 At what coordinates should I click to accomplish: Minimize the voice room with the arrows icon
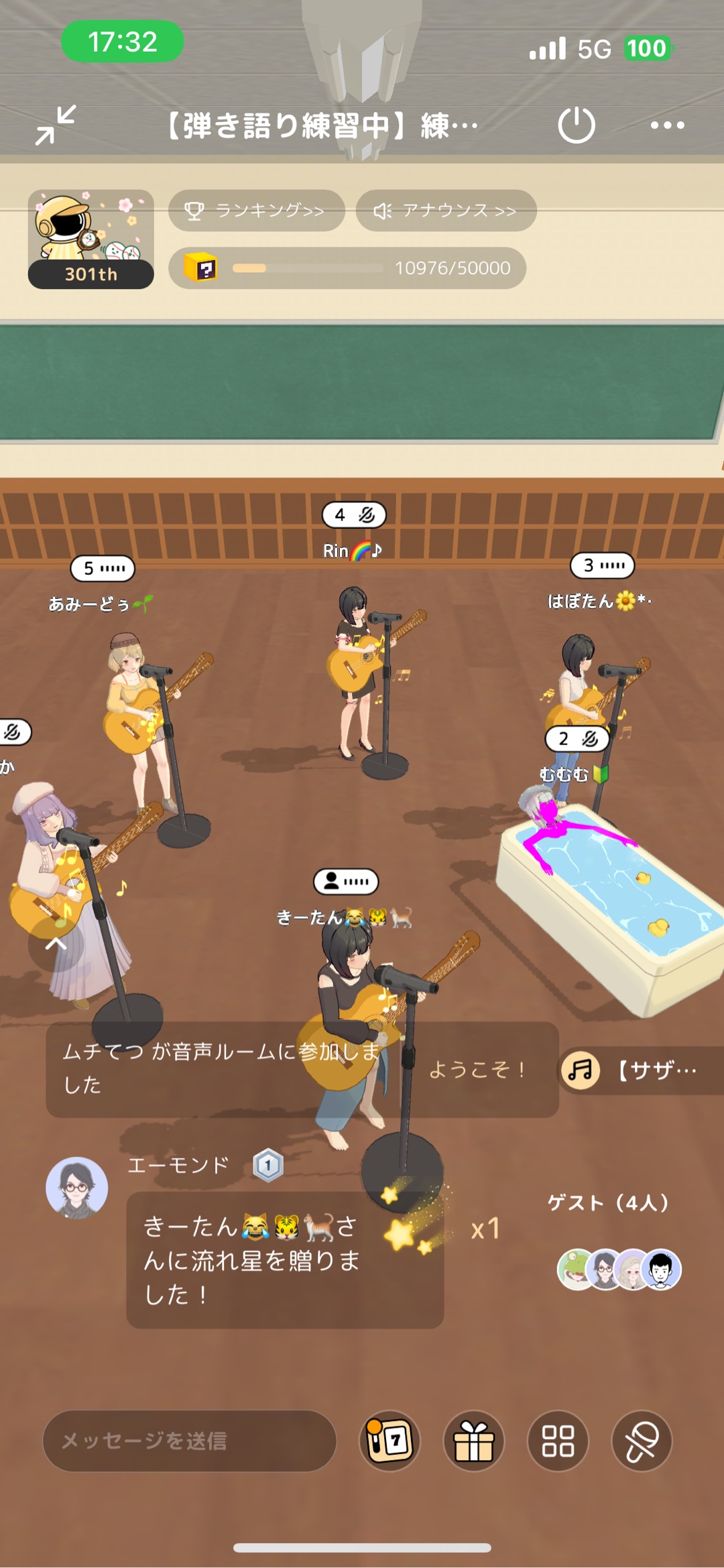tap(56, 125)
